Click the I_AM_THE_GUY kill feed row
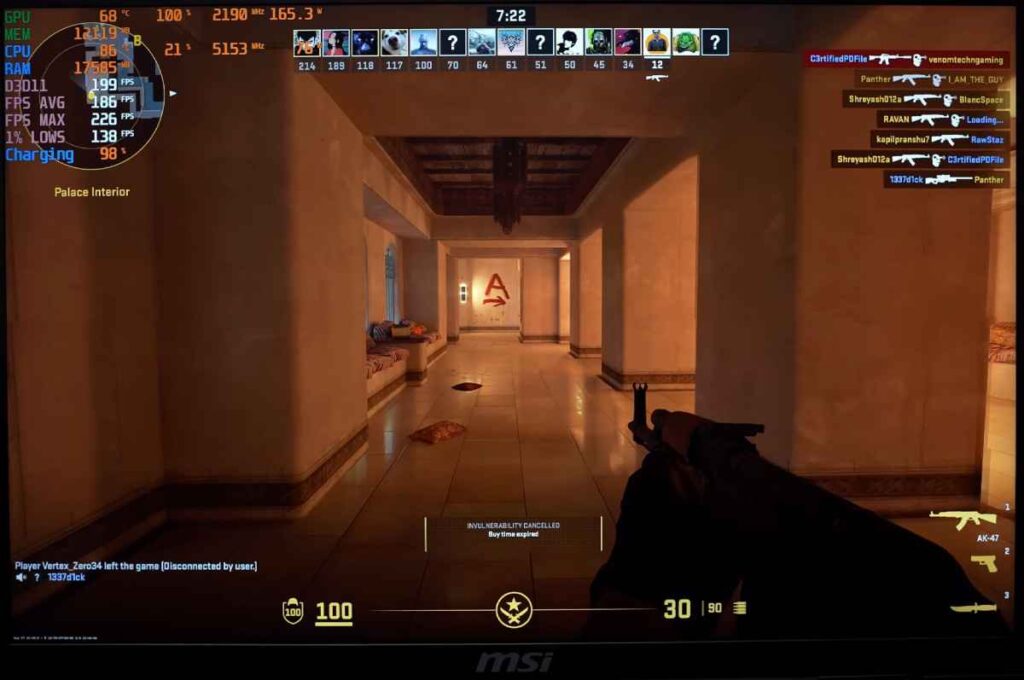Image resolution: width=1024 pixels, height=680 pixels. (931, 79)
